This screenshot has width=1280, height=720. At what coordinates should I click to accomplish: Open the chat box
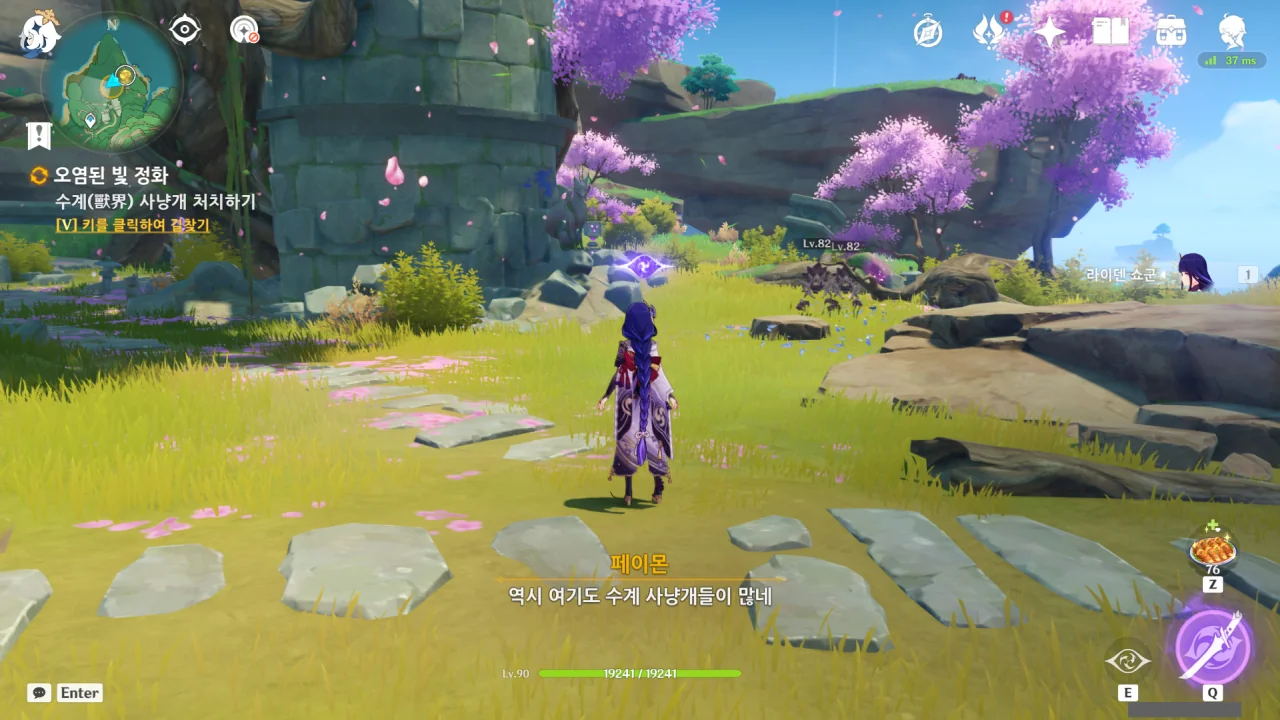40,692
